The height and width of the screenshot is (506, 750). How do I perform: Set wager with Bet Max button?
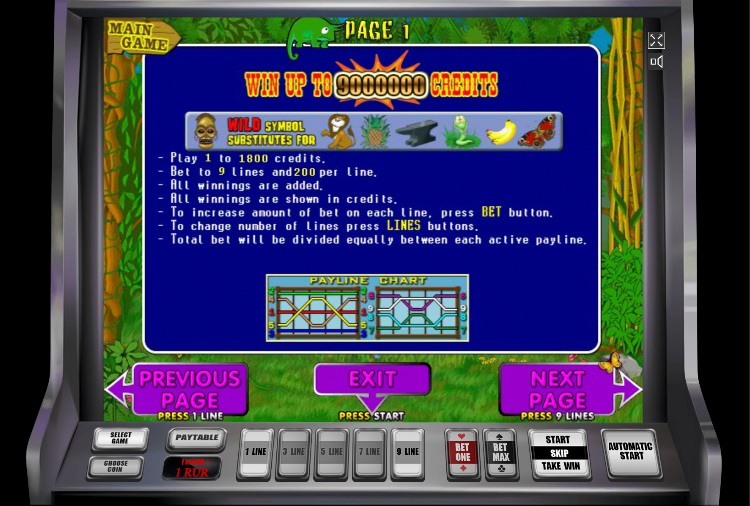pyautogui.click(x=500, y=454)
